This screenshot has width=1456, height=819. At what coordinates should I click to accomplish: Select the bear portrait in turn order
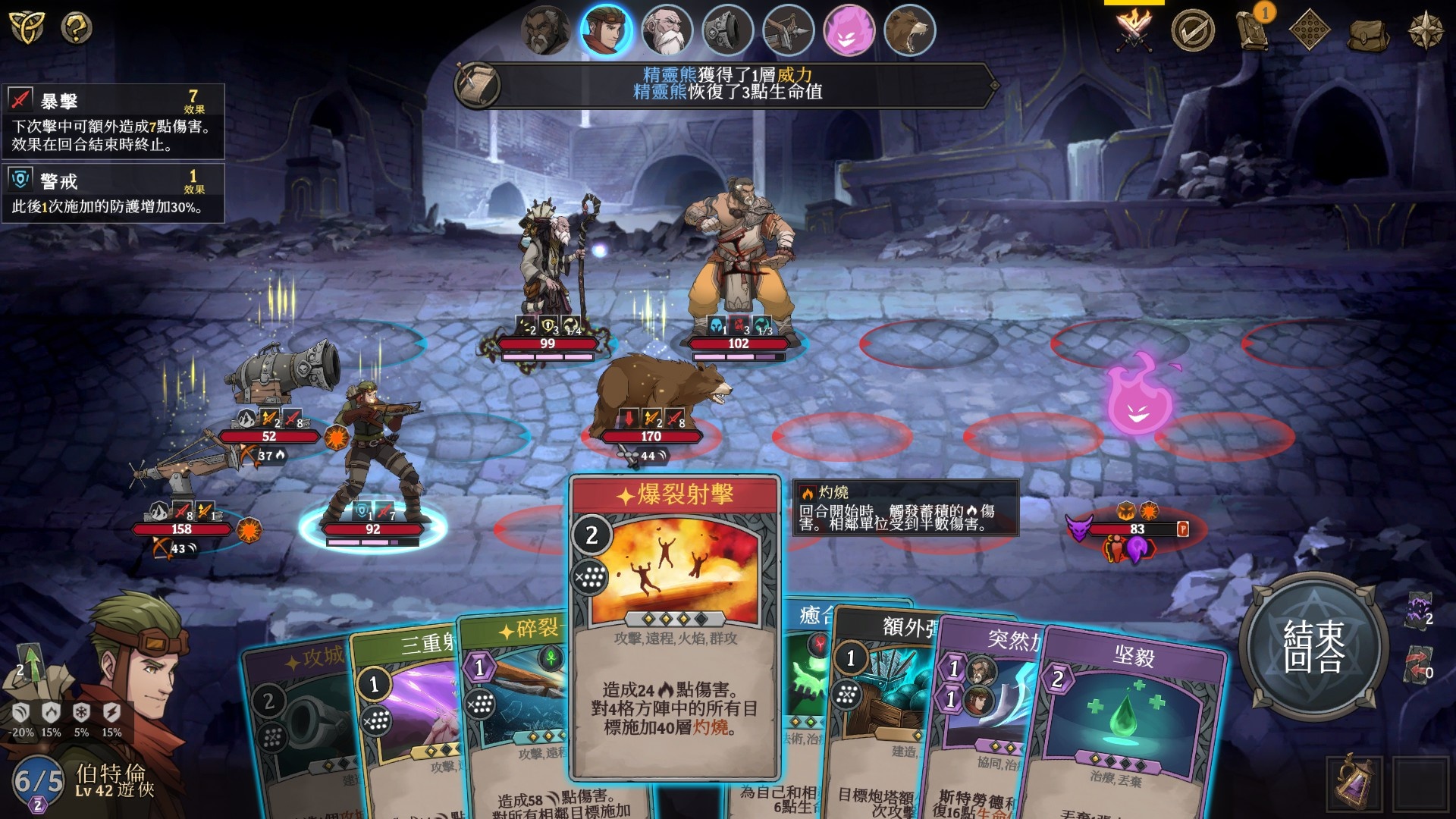pos(909,30)
